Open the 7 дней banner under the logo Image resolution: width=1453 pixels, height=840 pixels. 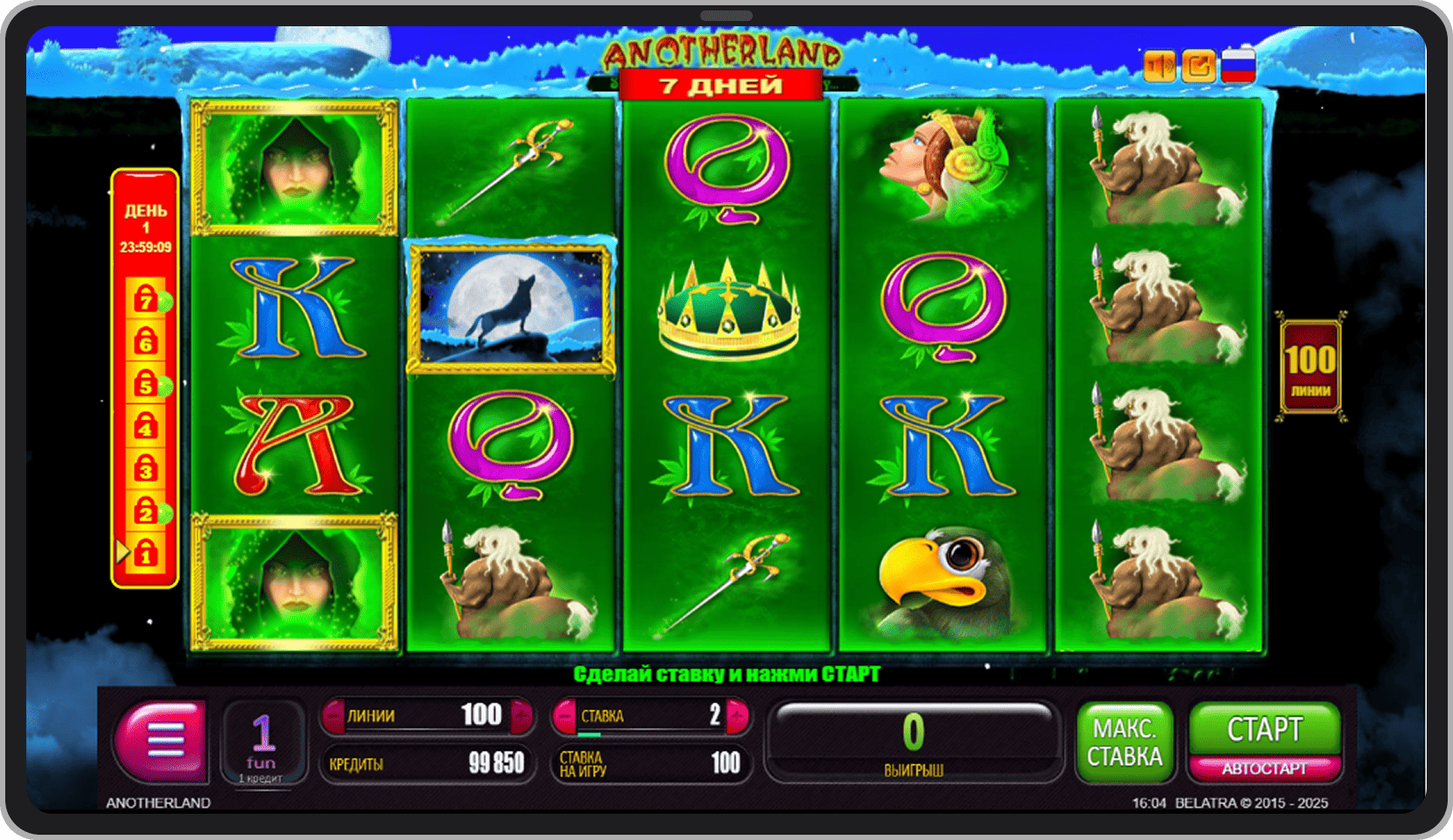[x=720, y=86]
